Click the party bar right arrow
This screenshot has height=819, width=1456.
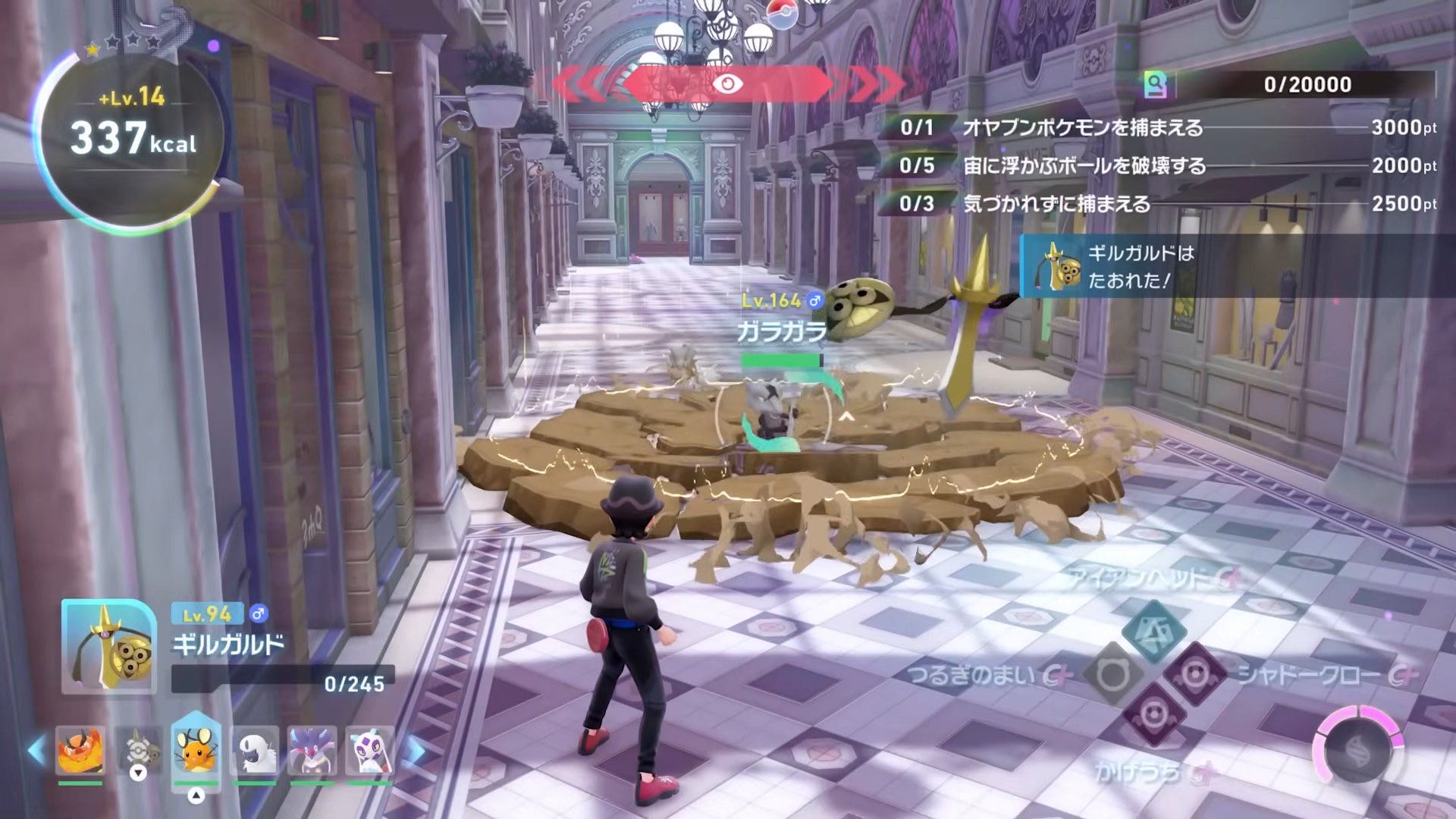414,751
